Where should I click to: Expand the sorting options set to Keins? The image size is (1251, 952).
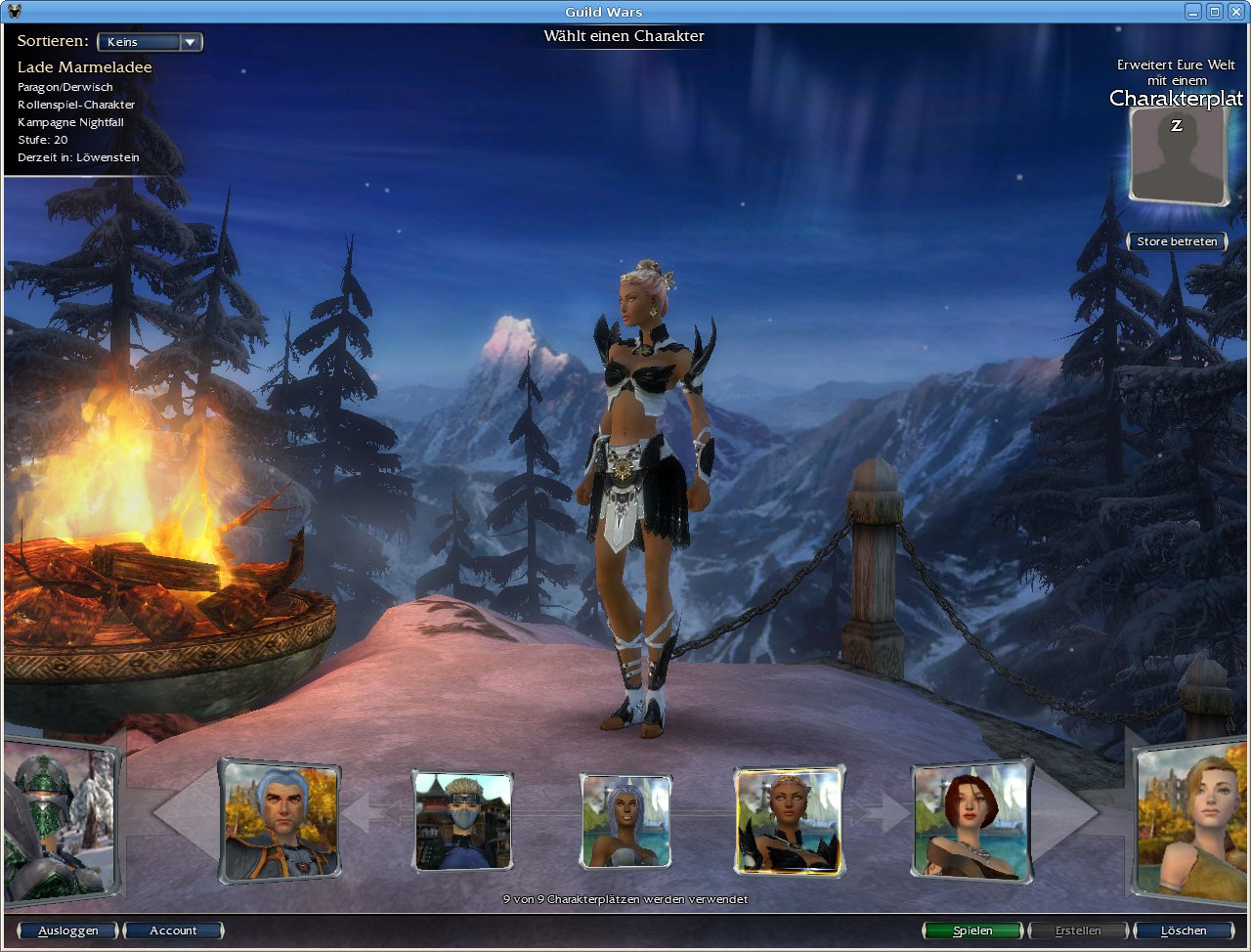click(x=192, y=41)
